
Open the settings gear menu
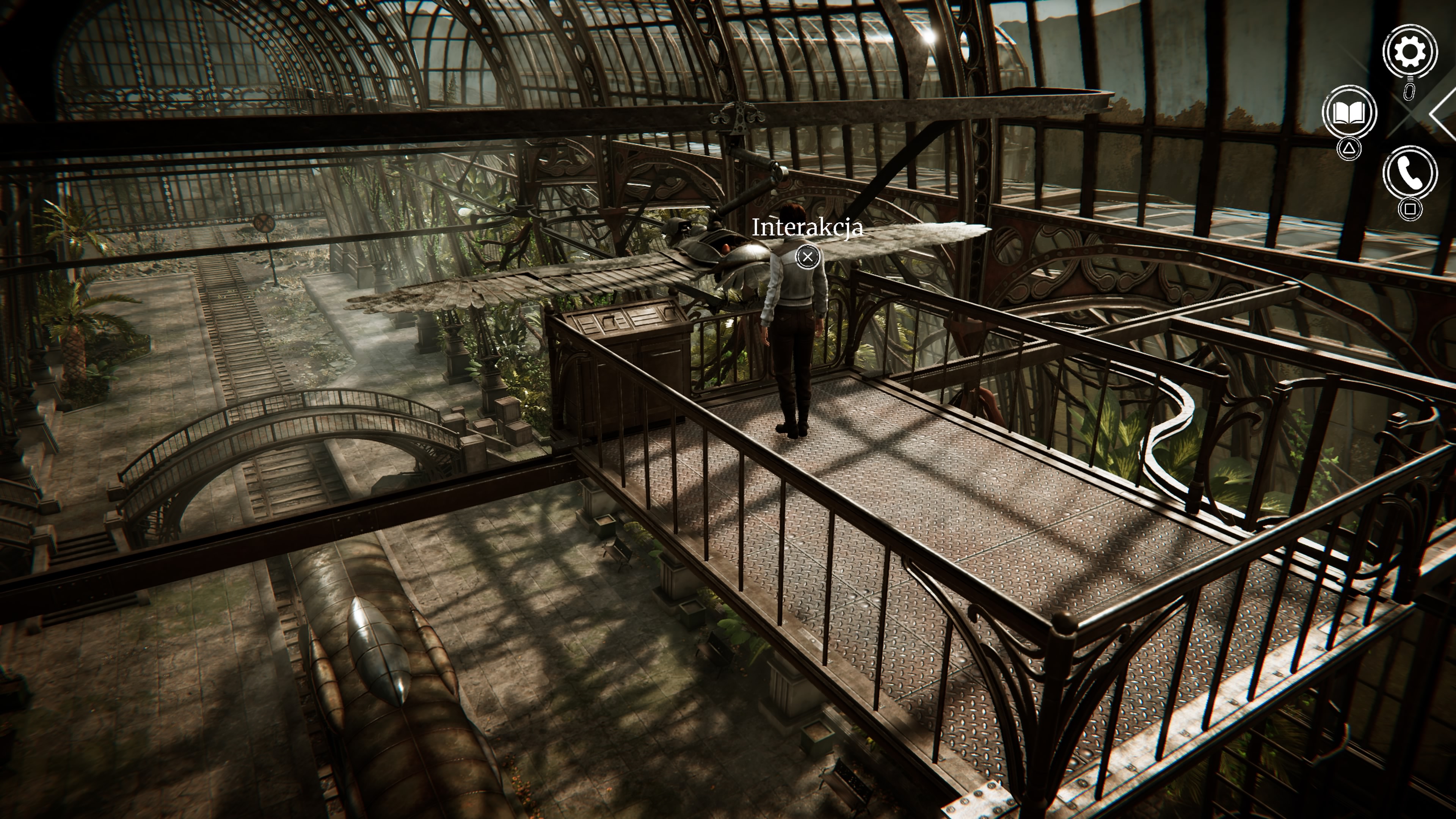point(1411,52)
